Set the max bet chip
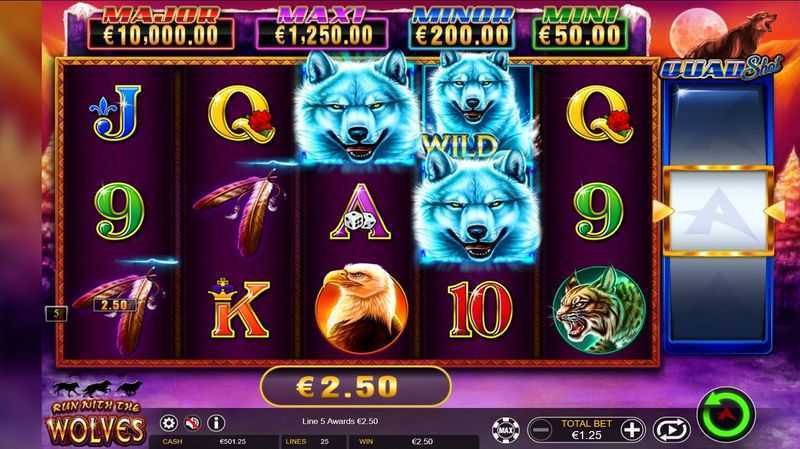Viewport: 800px width, 449px height. pyautogui.click(x=504, y=430)
